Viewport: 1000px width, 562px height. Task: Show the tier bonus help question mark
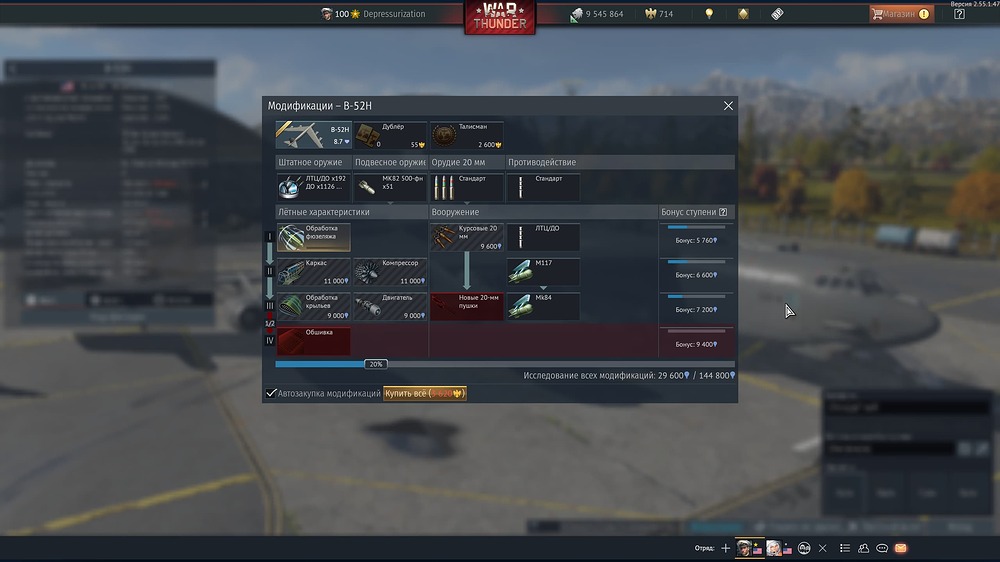tap(723, 212)
